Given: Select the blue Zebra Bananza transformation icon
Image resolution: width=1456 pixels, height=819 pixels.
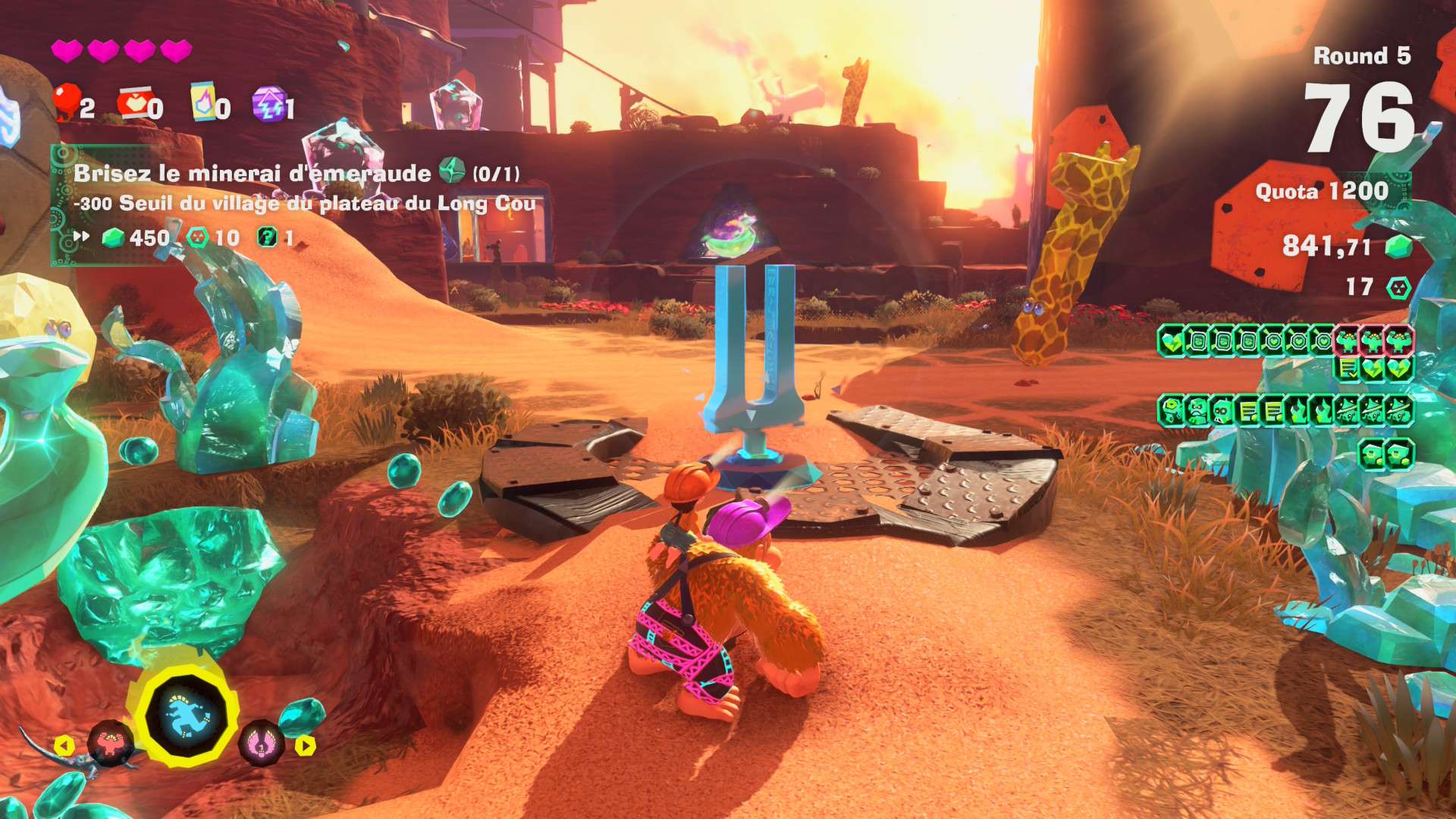Looking at the screenshot, I should pos(187,716).
